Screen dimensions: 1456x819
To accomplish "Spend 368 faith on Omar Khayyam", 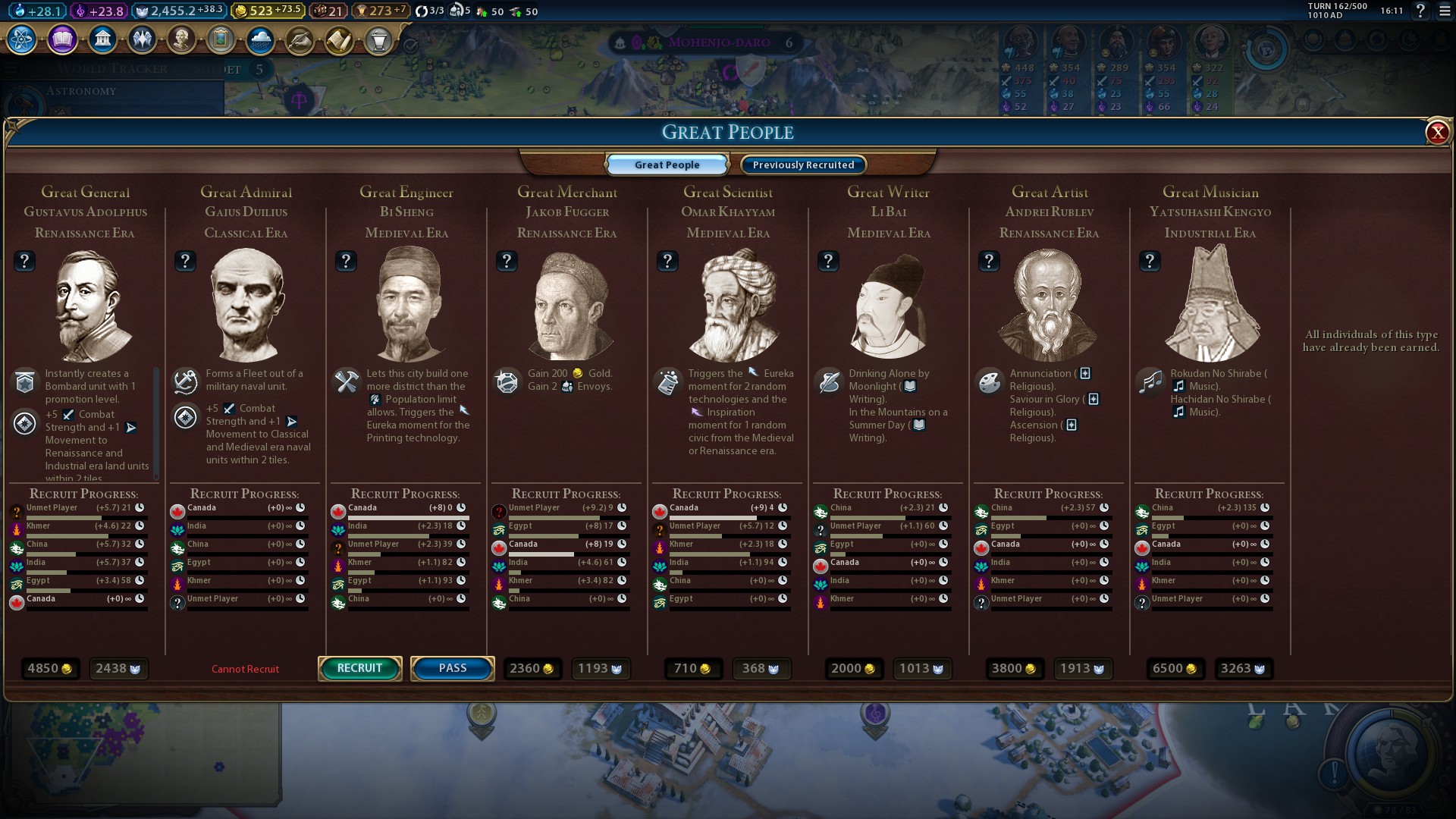I will pyautogui.click(x=761, y=668).
